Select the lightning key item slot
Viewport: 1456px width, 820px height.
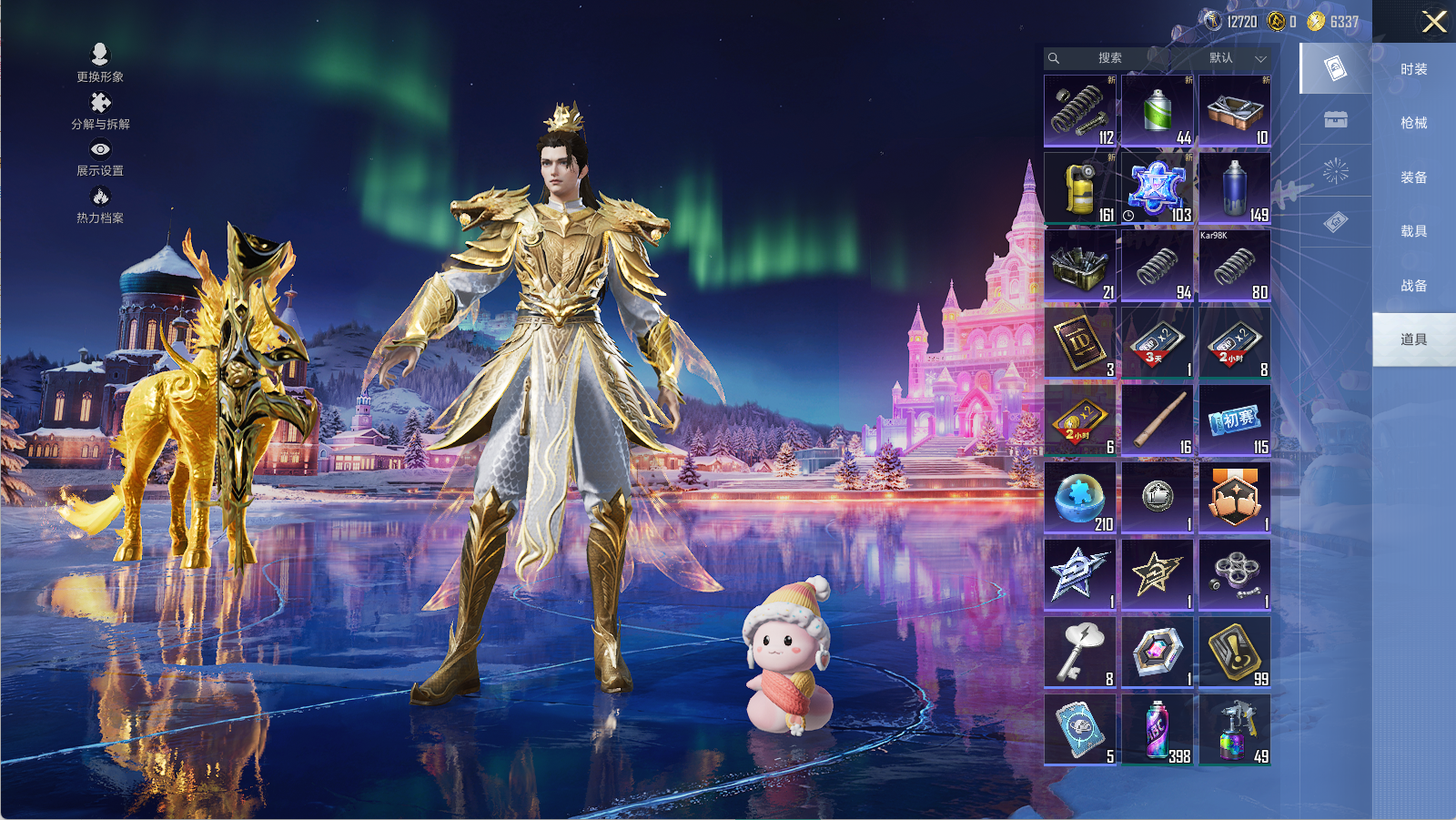click(1080, 652)
